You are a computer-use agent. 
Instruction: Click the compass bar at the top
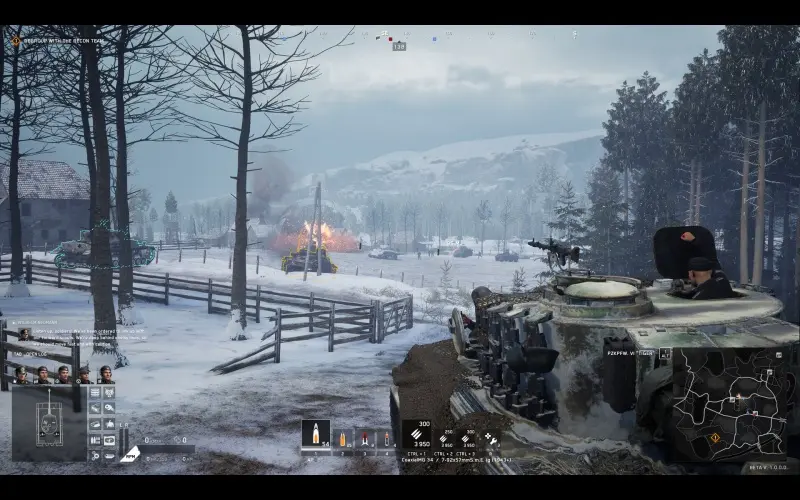pyautogui.click(x=400, y=37)
